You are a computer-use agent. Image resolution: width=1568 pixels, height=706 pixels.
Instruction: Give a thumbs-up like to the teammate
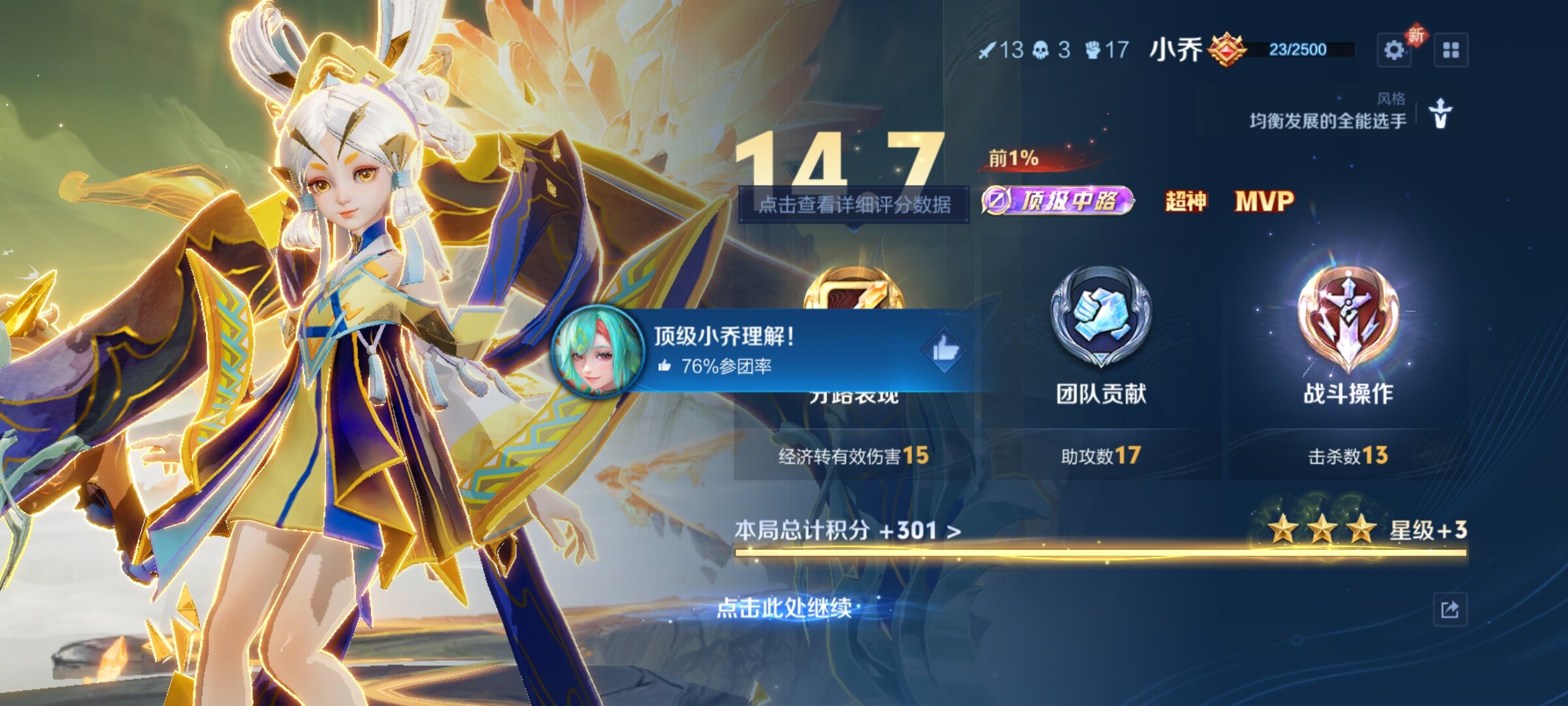pyautogui.click(x=945, y=351)
